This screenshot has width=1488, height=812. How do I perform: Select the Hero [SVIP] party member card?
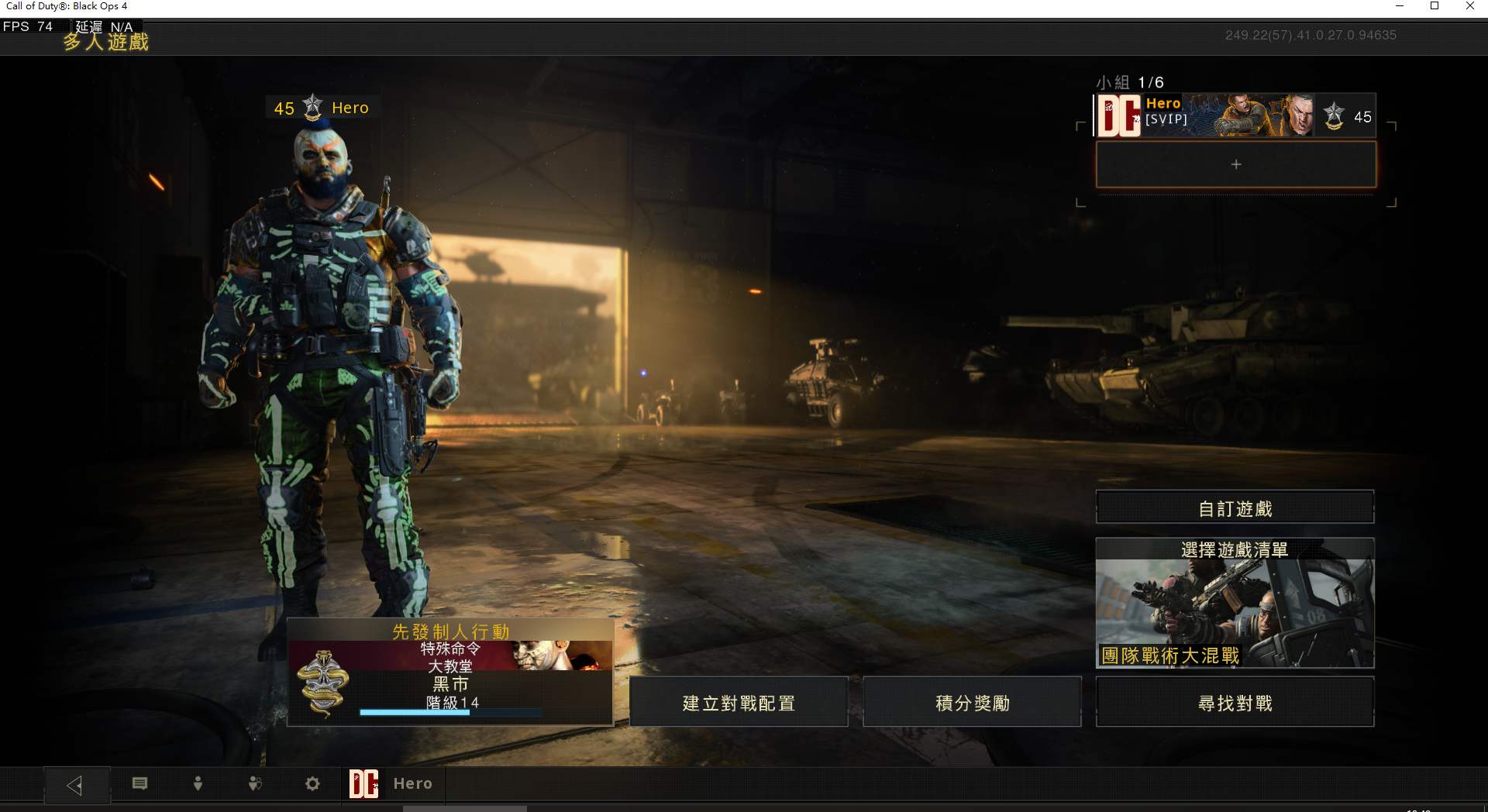pyautogui.click(x=1235, y=116)
